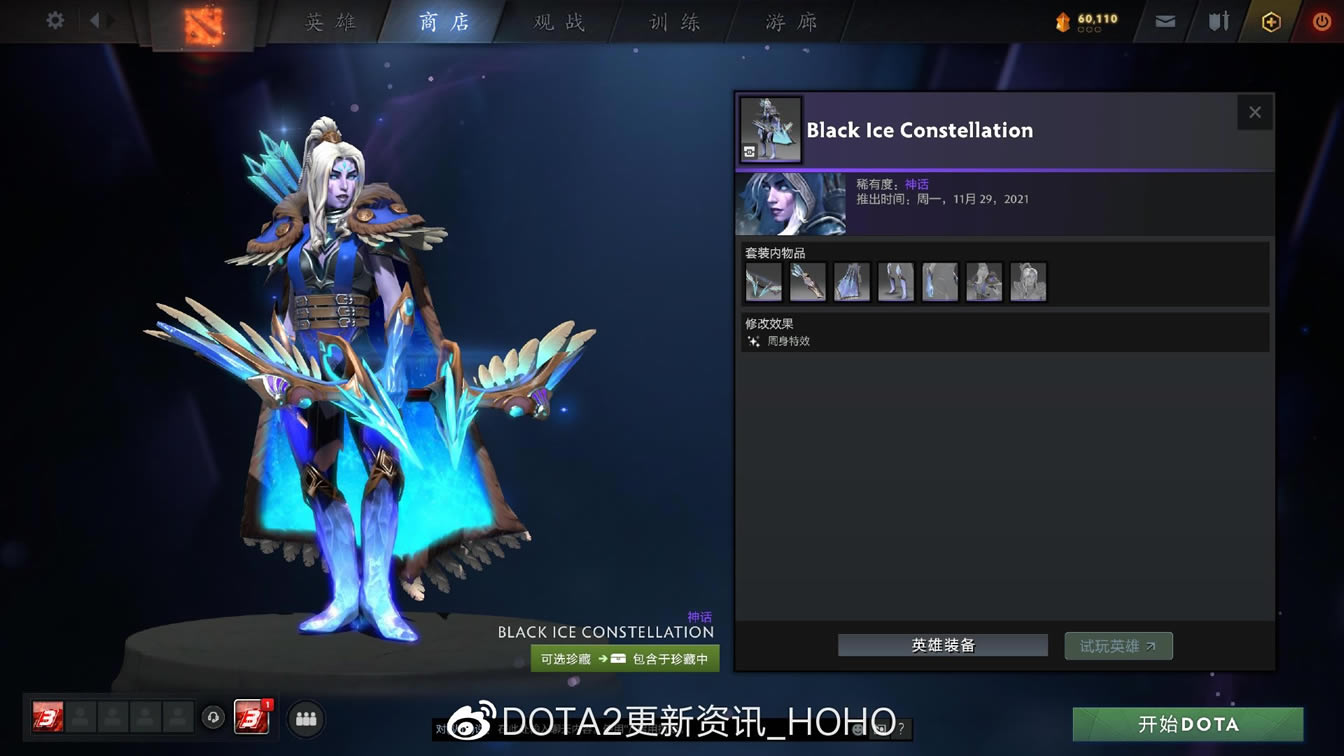Open the mail notifications inbox

click(x=1163, y=19)
